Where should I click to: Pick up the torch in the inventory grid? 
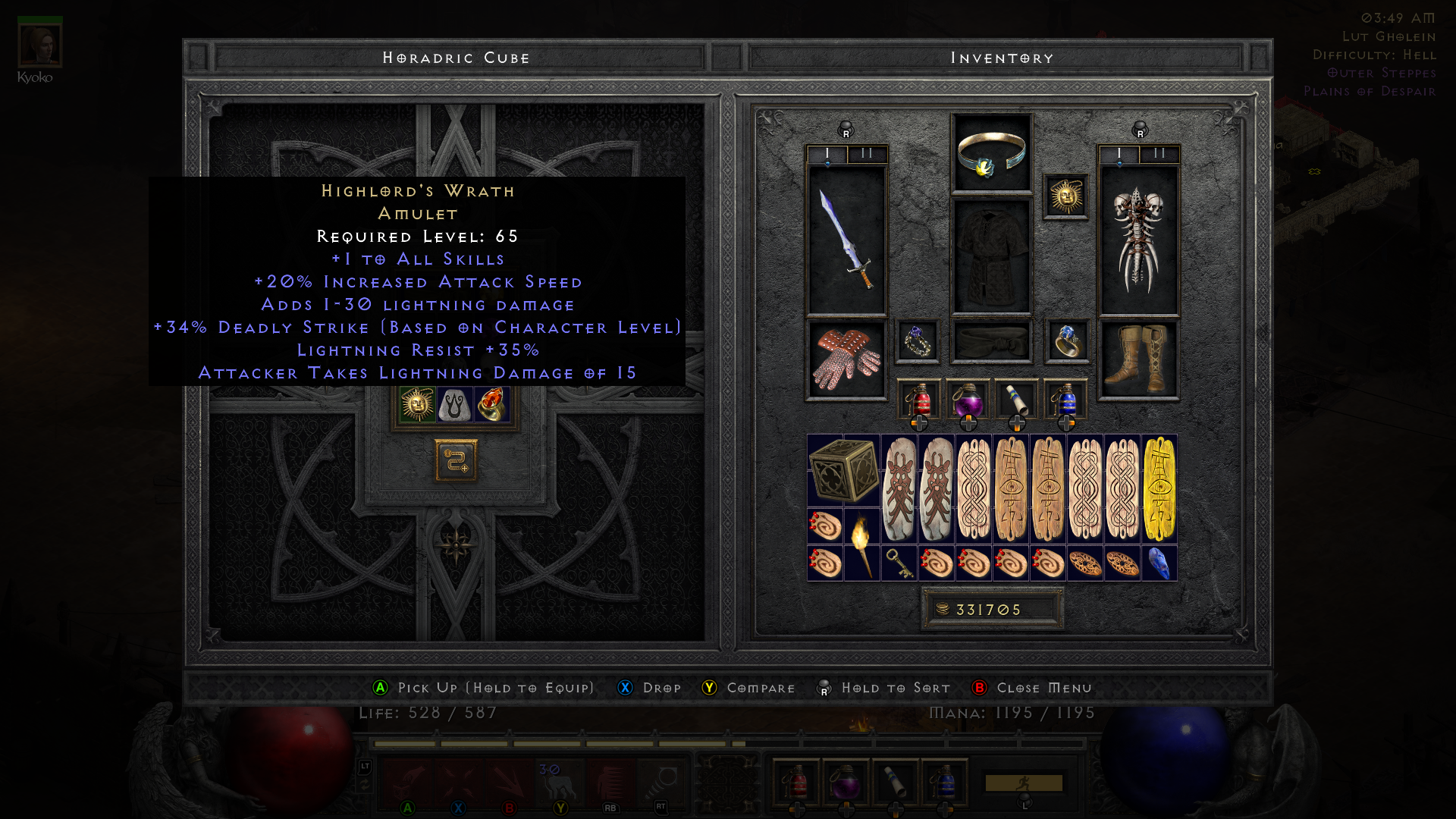pyautogui.click(x=863, y=527)
